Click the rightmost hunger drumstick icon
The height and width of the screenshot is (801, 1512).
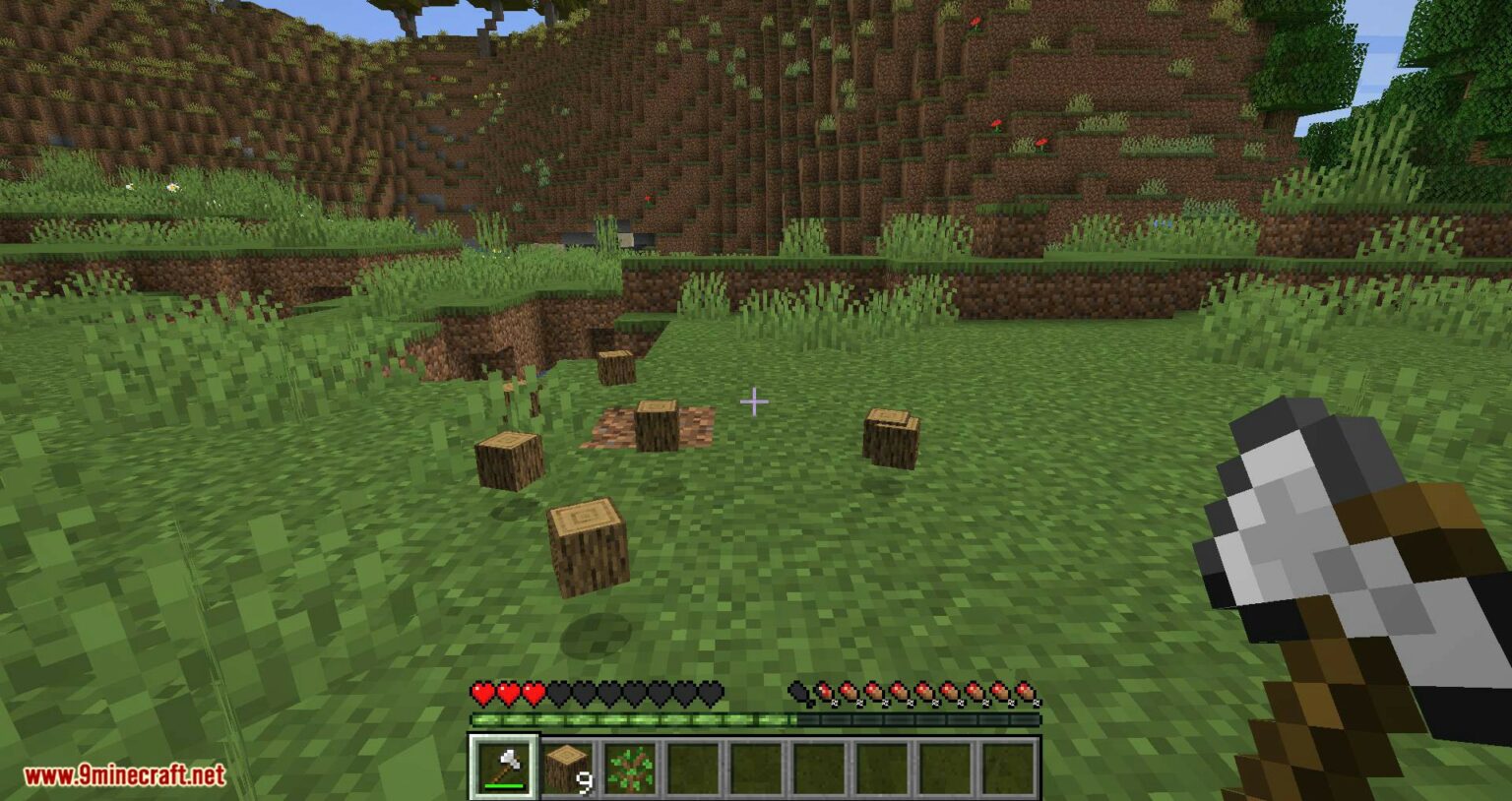coord(1030,694)
